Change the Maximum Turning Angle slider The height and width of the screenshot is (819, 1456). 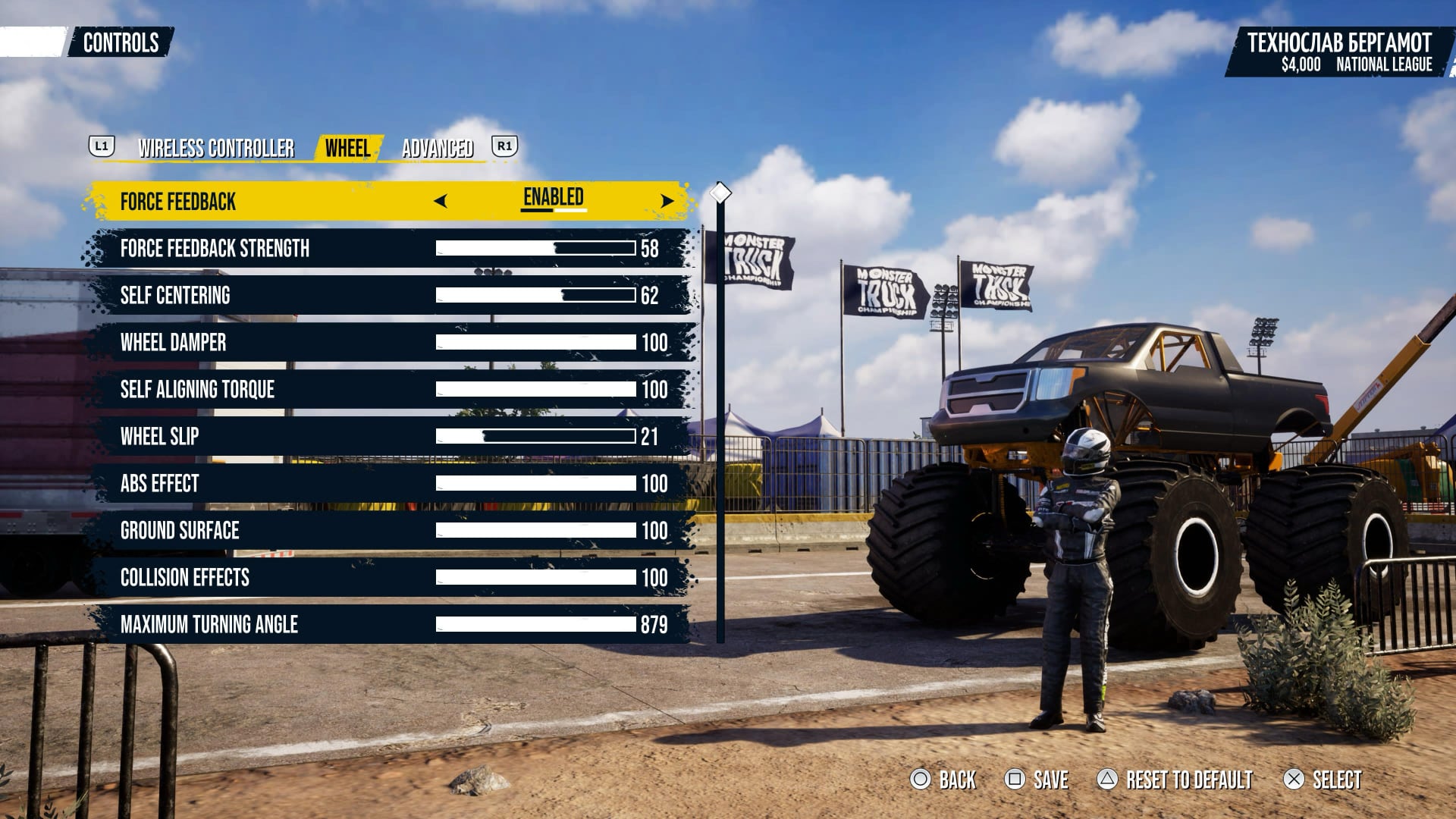pos(535,624)
